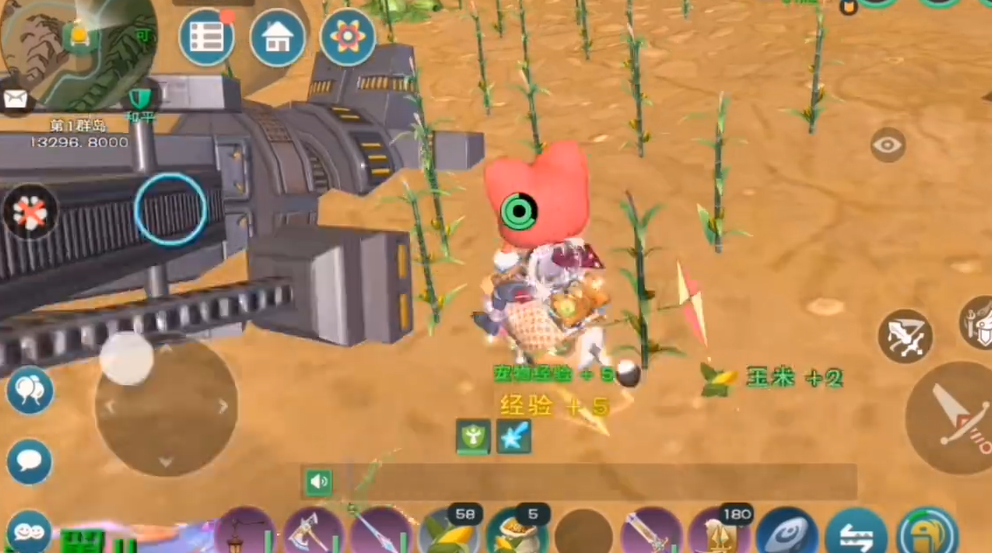This screenshot has height=553, width=992.
Task: Tap the house home button
Action: tap(277, 38)
